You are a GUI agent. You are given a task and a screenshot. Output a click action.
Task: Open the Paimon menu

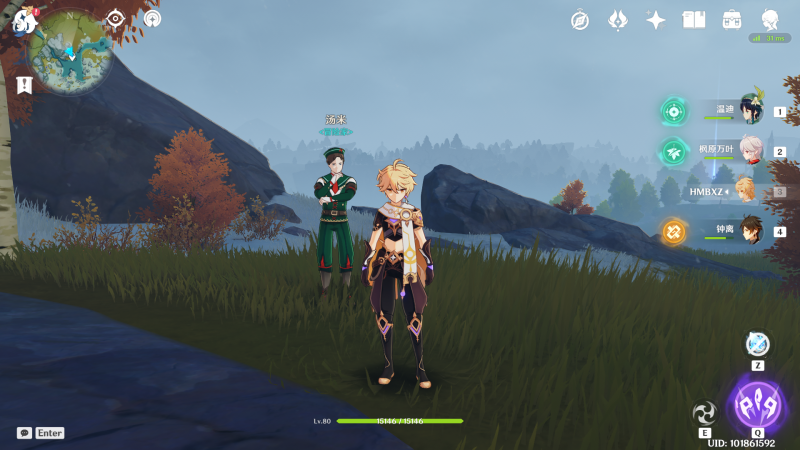click(25, 20)
